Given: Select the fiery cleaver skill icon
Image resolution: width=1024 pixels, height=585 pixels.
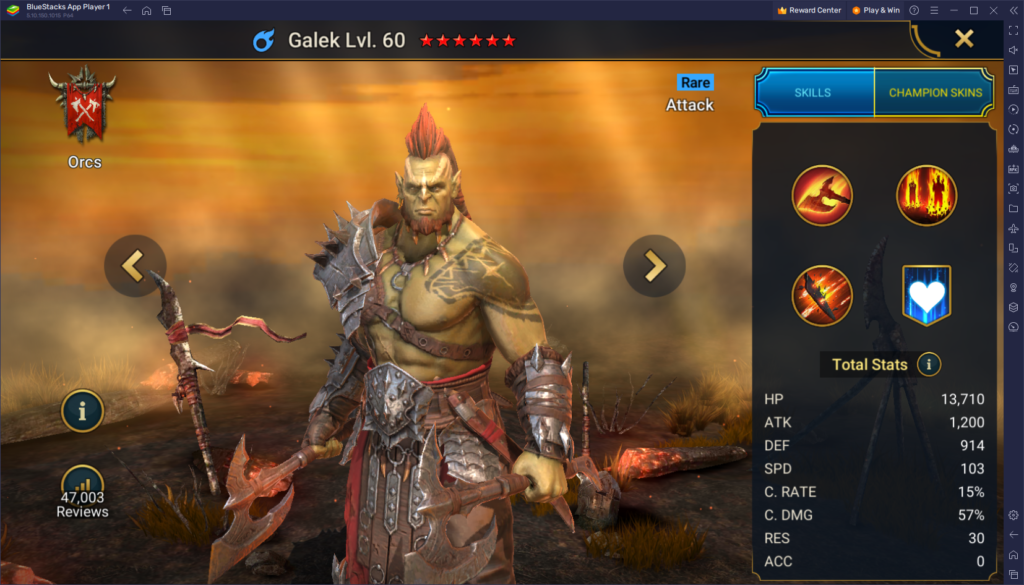Looking at the screenshot, I should pos(822,295).
